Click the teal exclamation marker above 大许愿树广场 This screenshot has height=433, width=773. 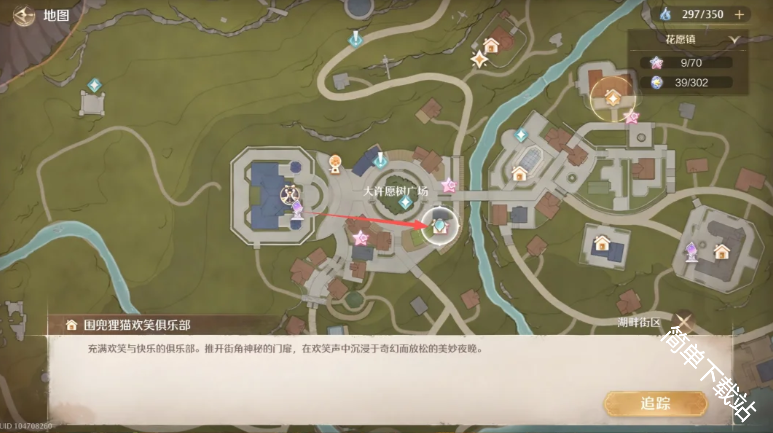coord(380,159)
